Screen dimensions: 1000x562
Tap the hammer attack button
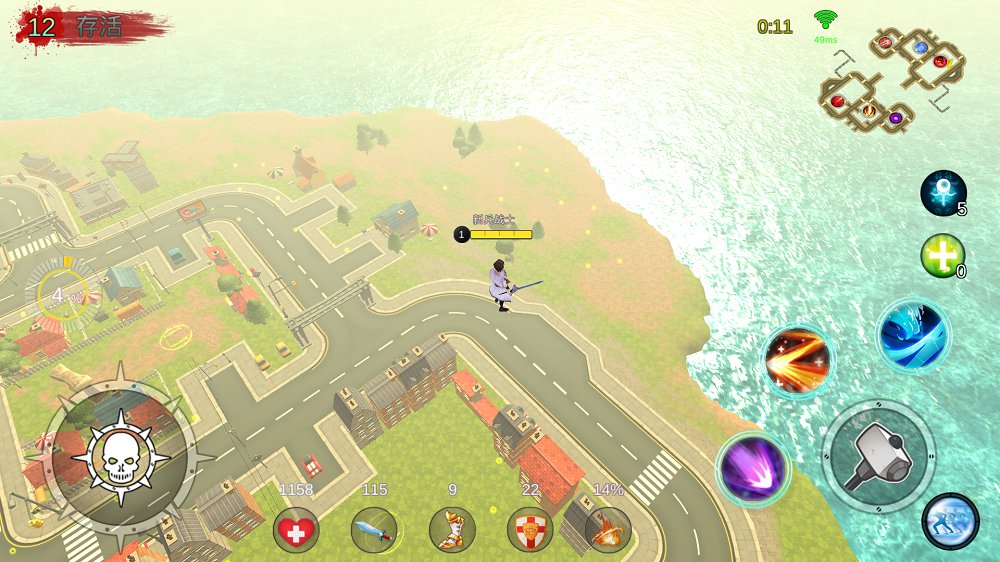(878, 457)
